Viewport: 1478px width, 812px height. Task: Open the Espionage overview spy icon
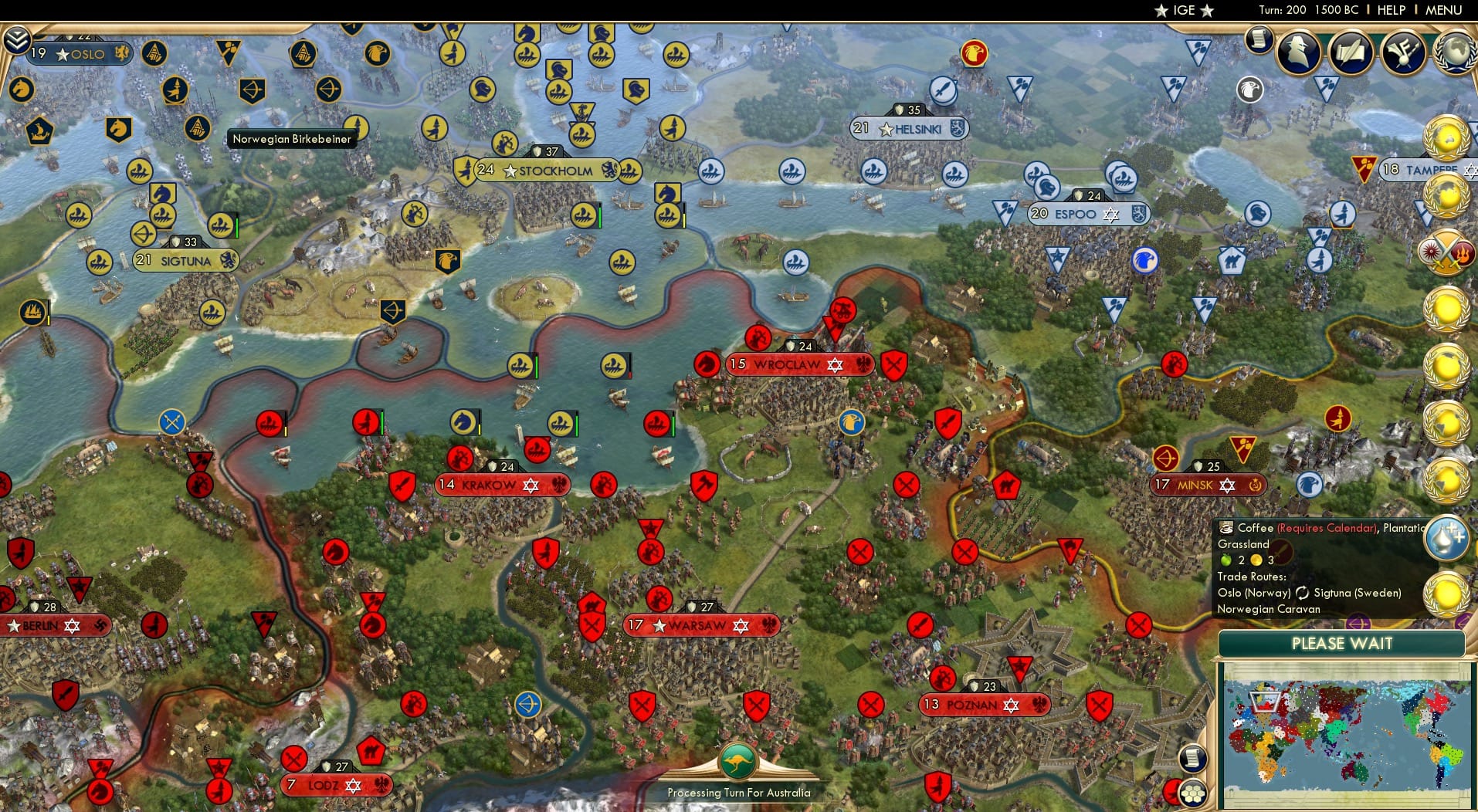pyautogui.click(x=1300, y=52)
